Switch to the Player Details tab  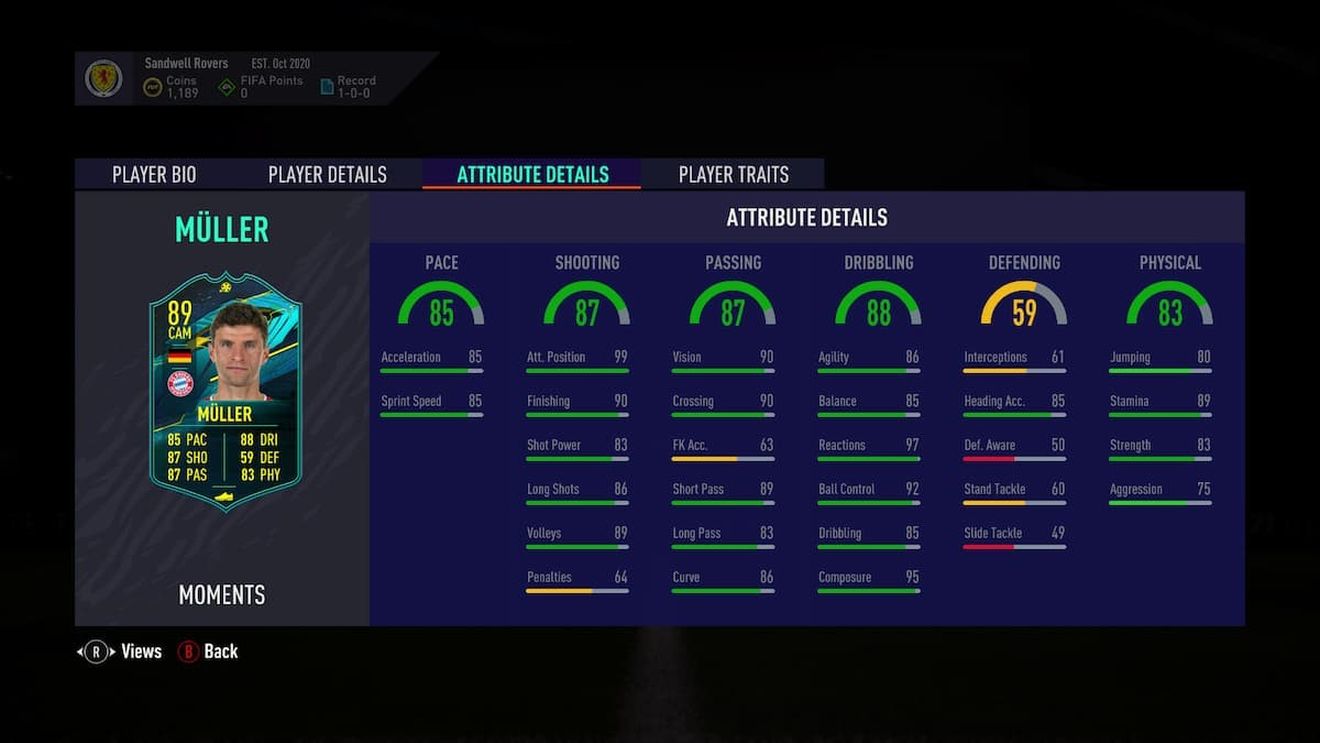point(327,174)
